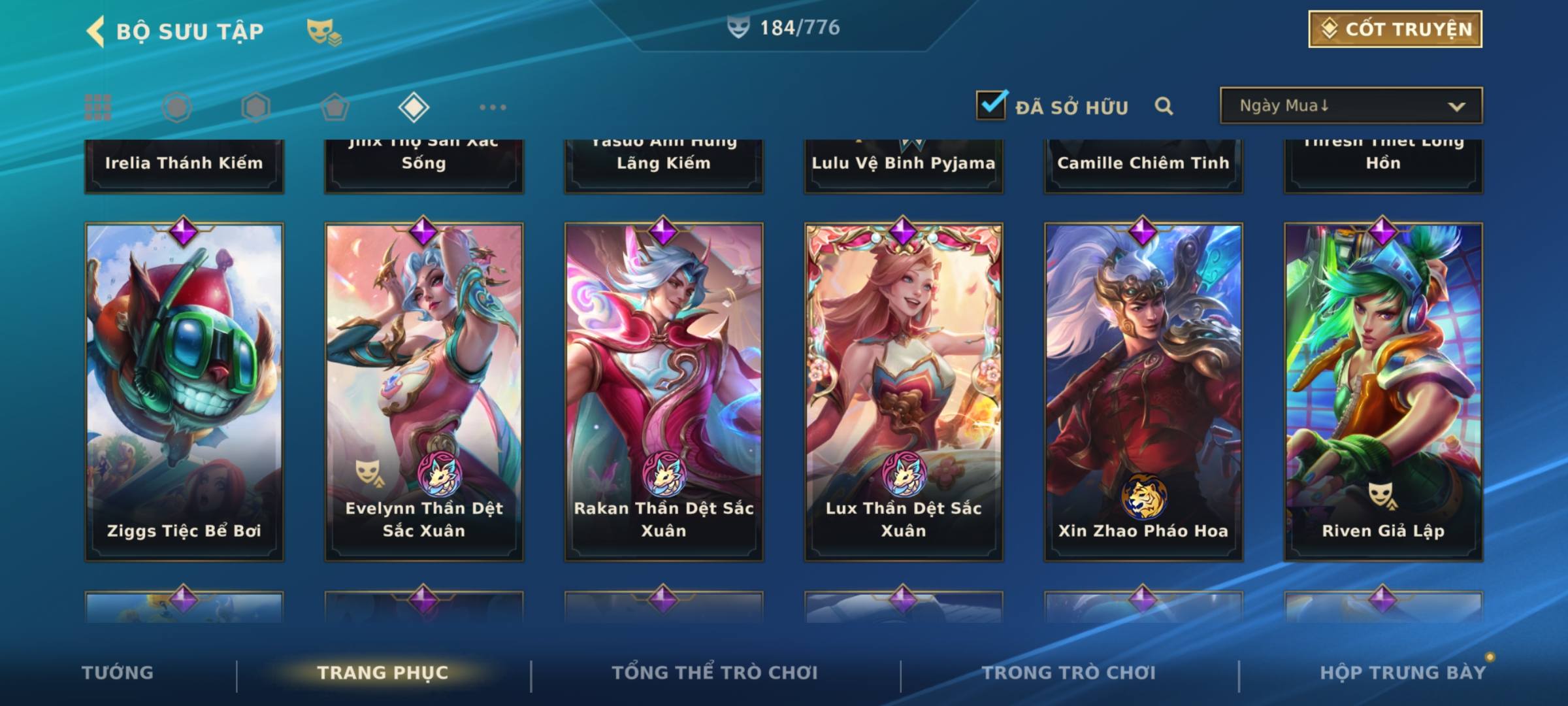Open the Riven Giả Lập skin
The width and height of the screenshot is (1568, 706).
1383,392
